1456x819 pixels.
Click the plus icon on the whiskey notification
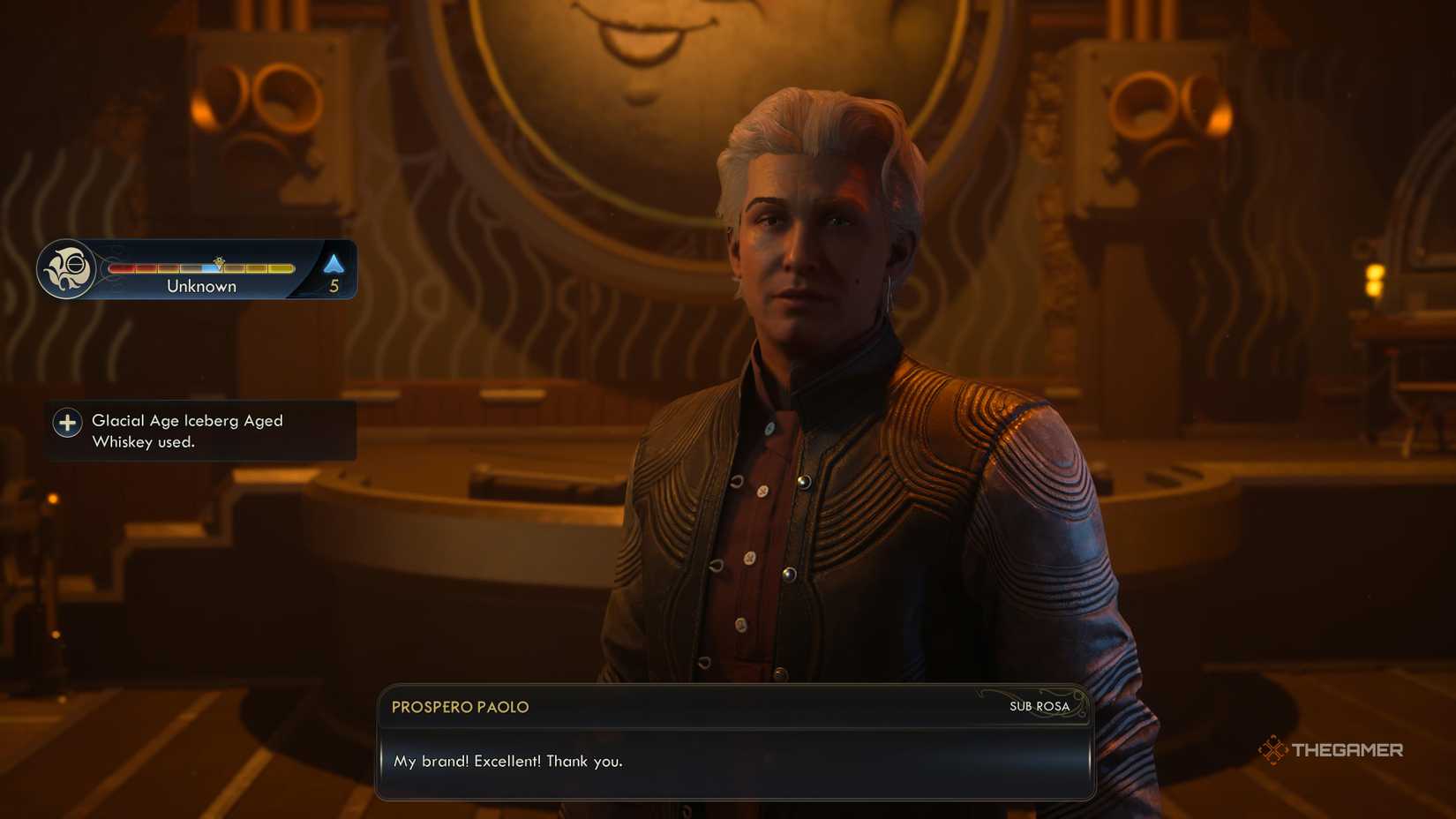(67, 423)
